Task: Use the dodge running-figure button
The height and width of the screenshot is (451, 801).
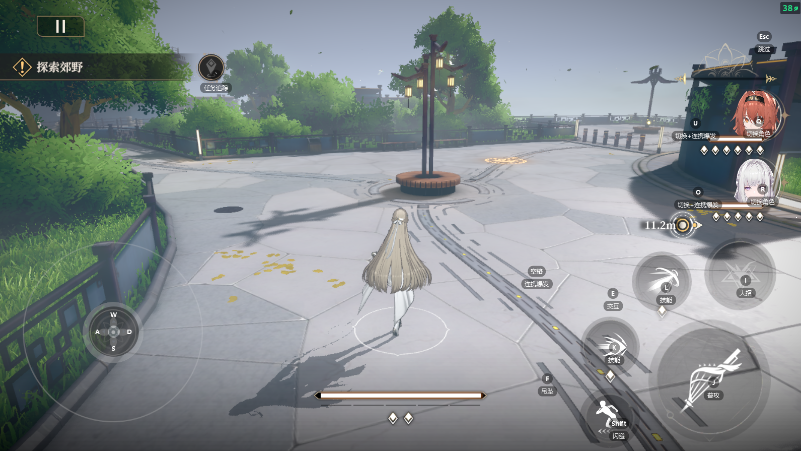Action: [606, 414]
